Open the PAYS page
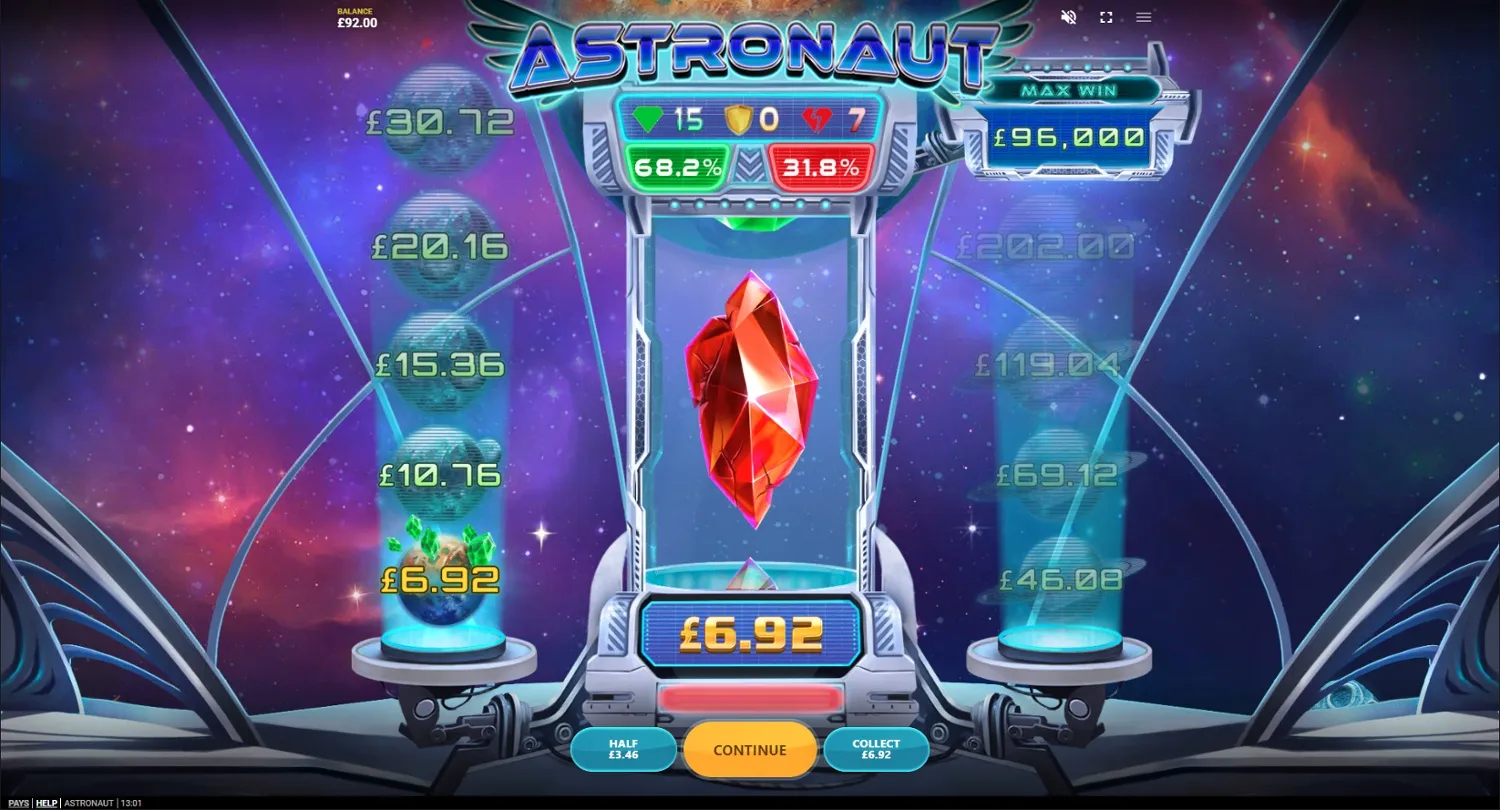This screenshot has height=810, width=1500. point(18,802)
